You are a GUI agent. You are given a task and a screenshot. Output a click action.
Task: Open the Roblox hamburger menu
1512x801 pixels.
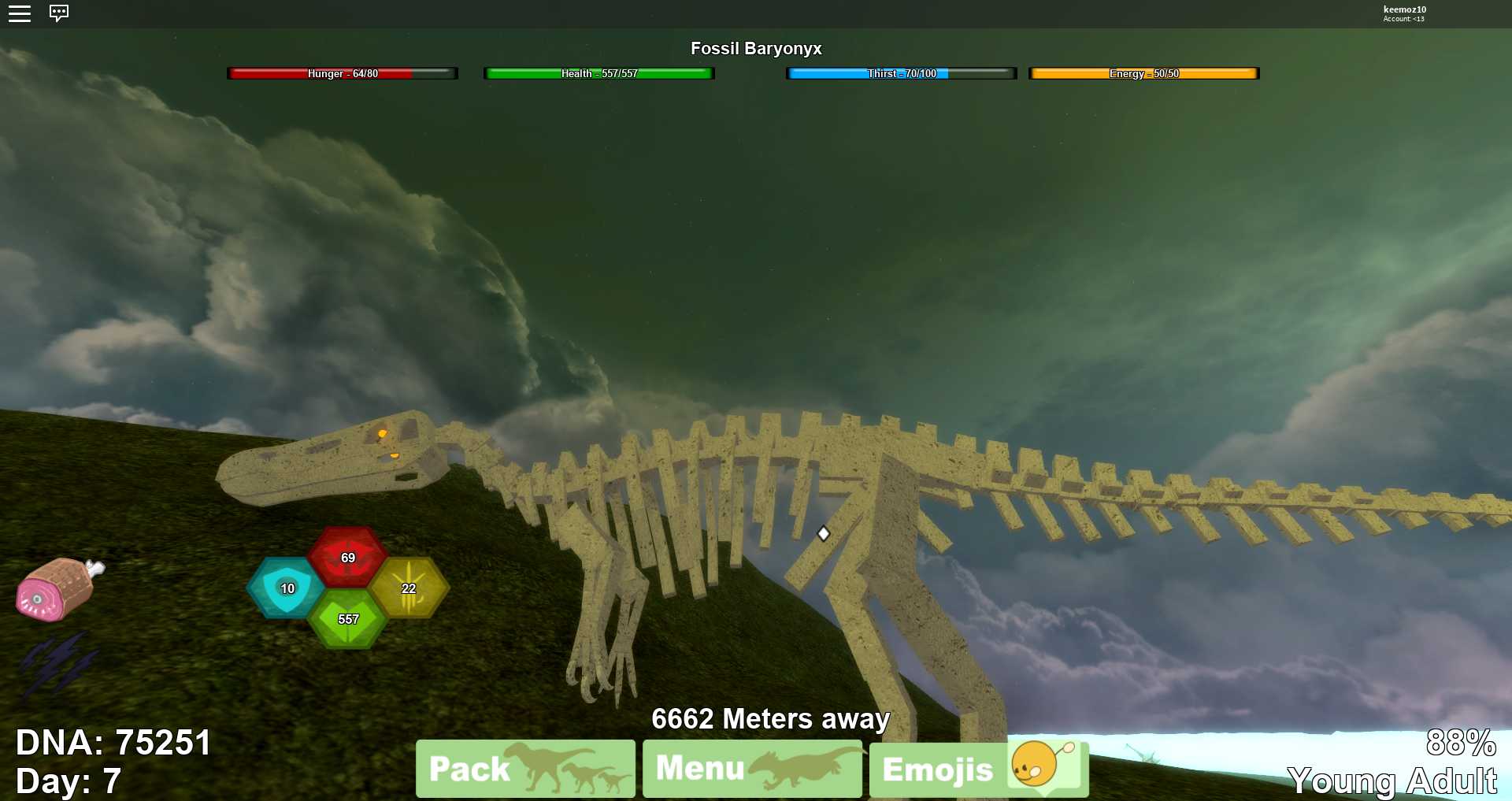pos(20,13)
